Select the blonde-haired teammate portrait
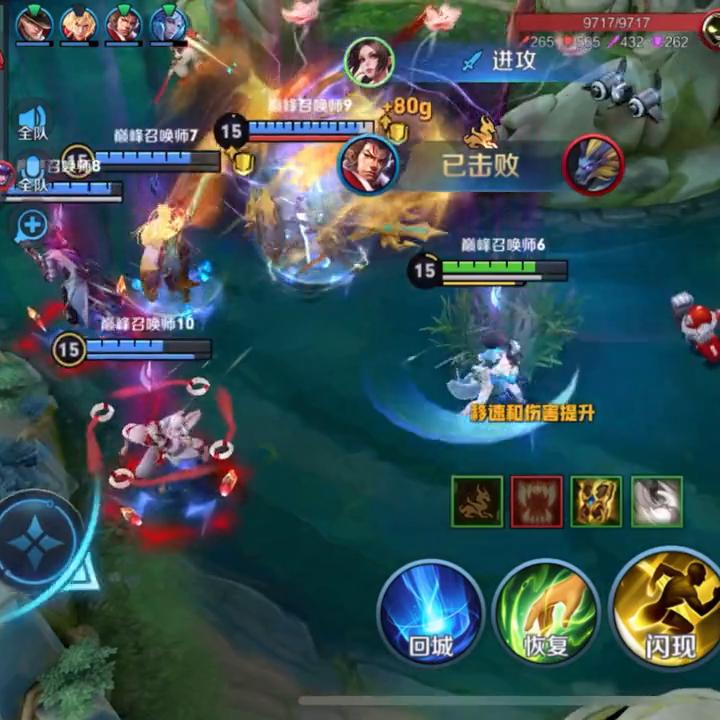Screen dimensions: 720x720 pyautogui.click(x=79, y=23)
